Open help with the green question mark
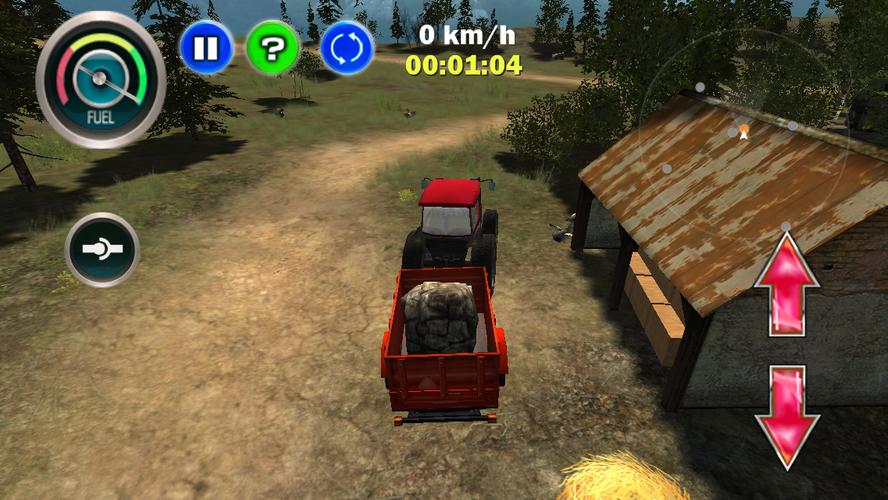 point(273,48)
